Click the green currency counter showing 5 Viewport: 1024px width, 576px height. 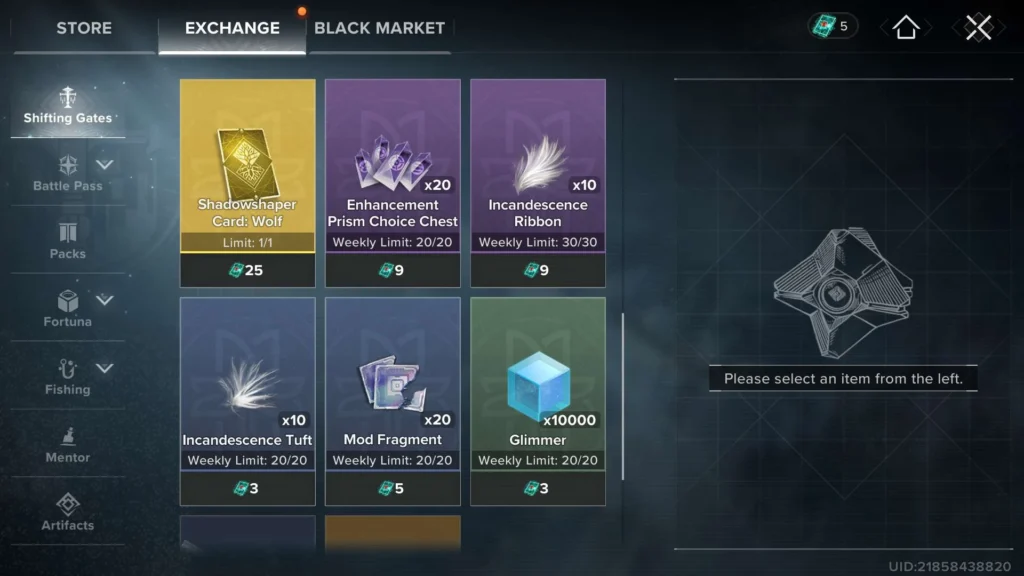833,26
